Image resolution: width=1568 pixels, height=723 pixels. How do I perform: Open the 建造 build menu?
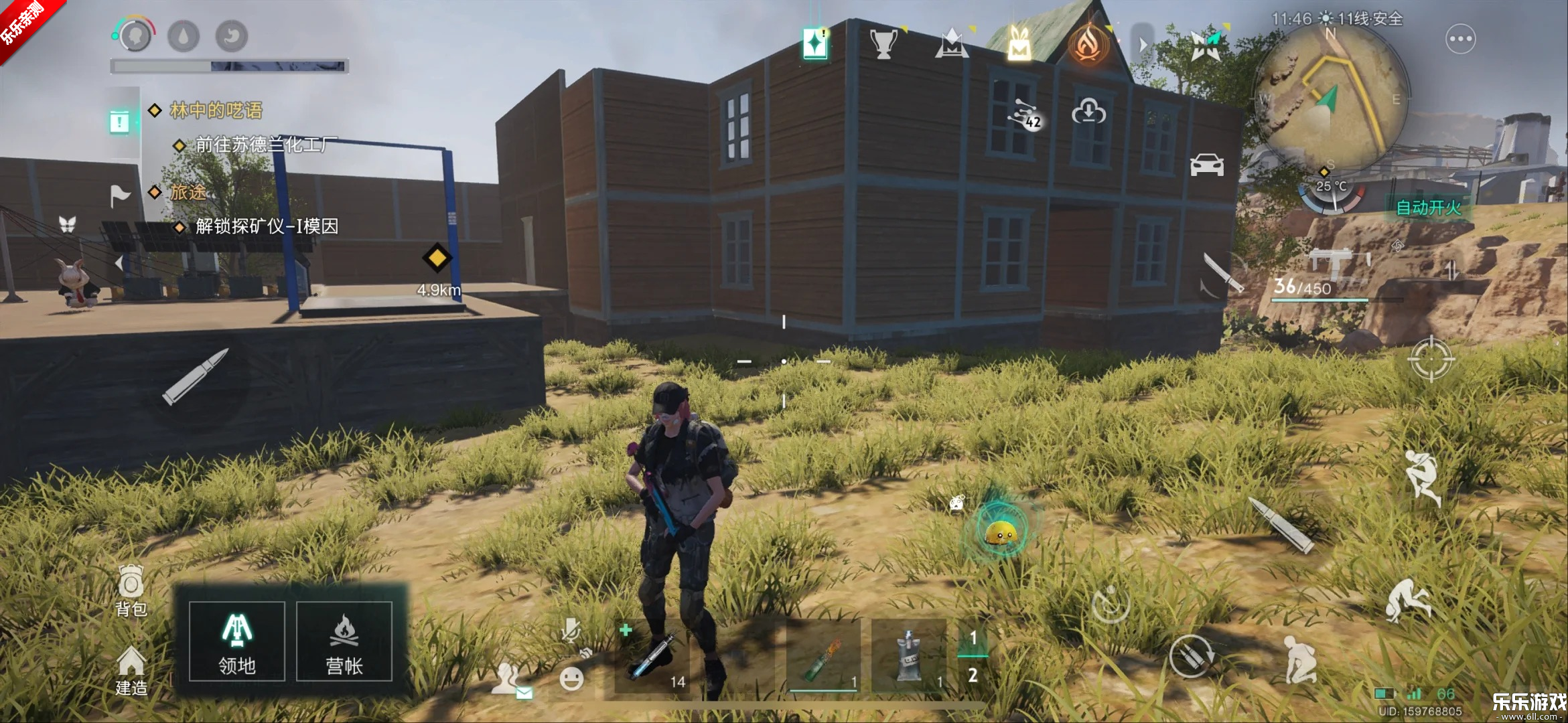click(x=131, y=671)
